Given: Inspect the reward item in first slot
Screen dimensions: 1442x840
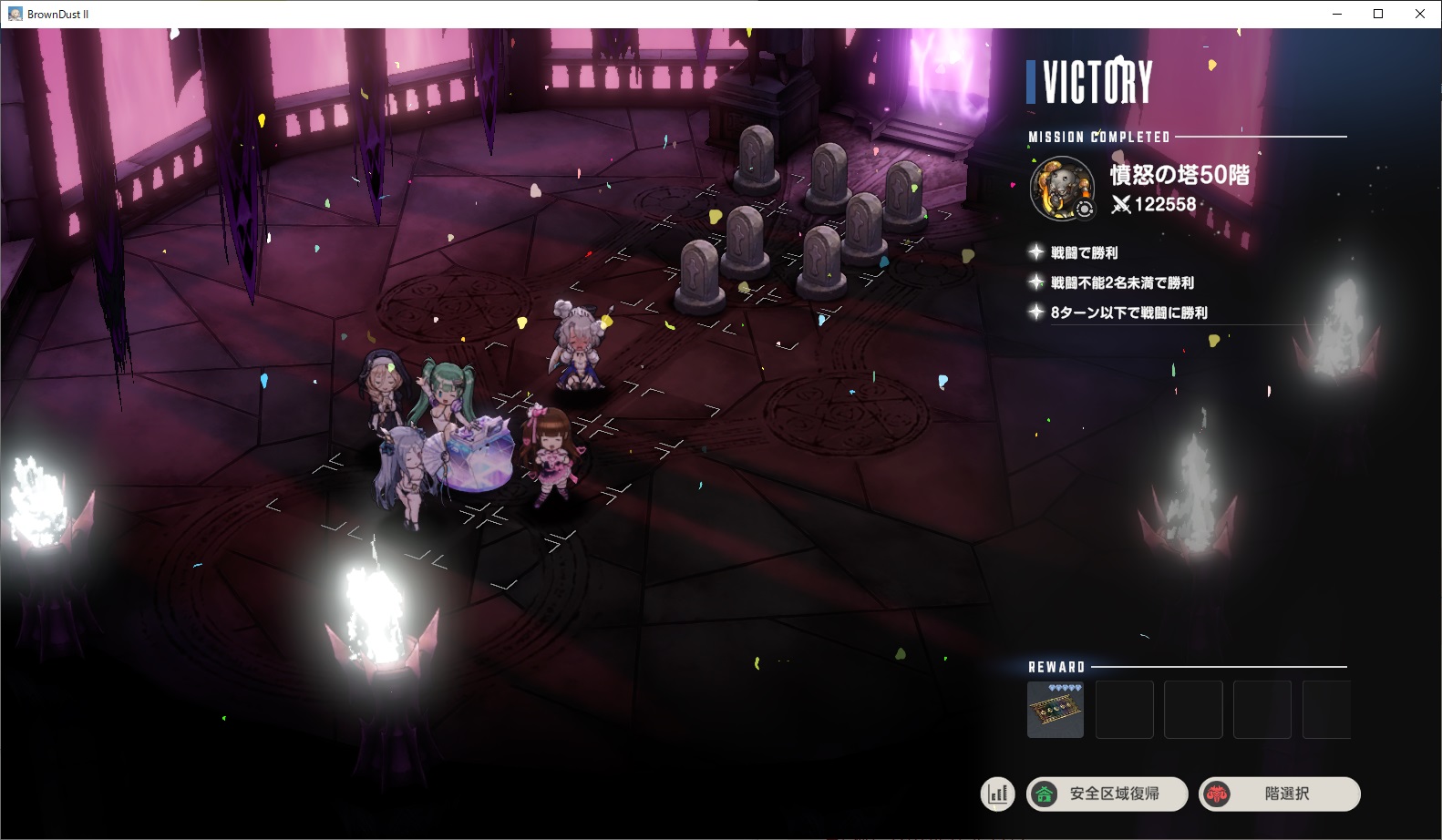Looking at the screenshot, I should tap(1056, 710).
